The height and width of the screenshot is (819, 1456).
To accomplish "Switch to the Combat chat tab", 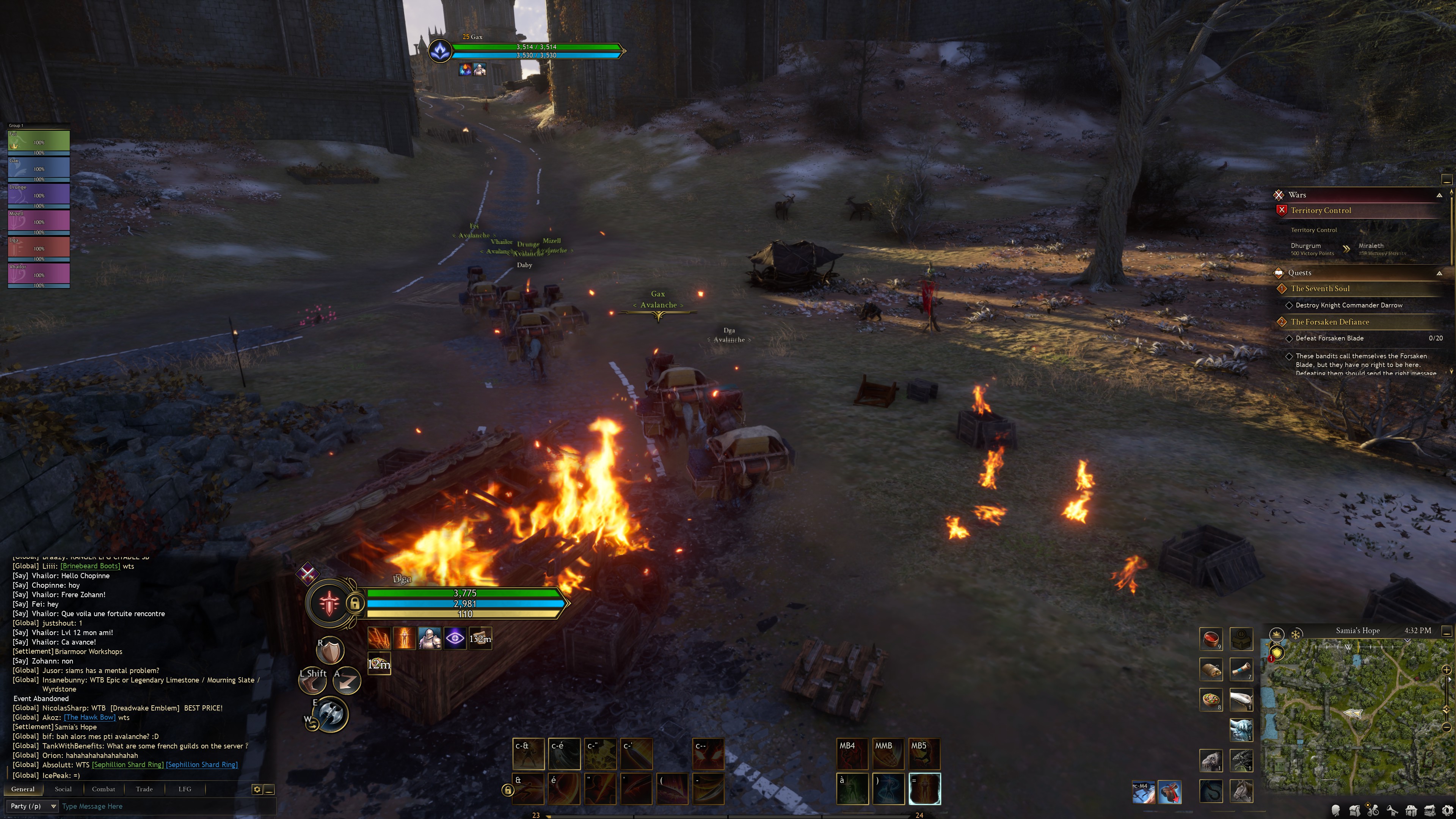I will coord(104,789).
